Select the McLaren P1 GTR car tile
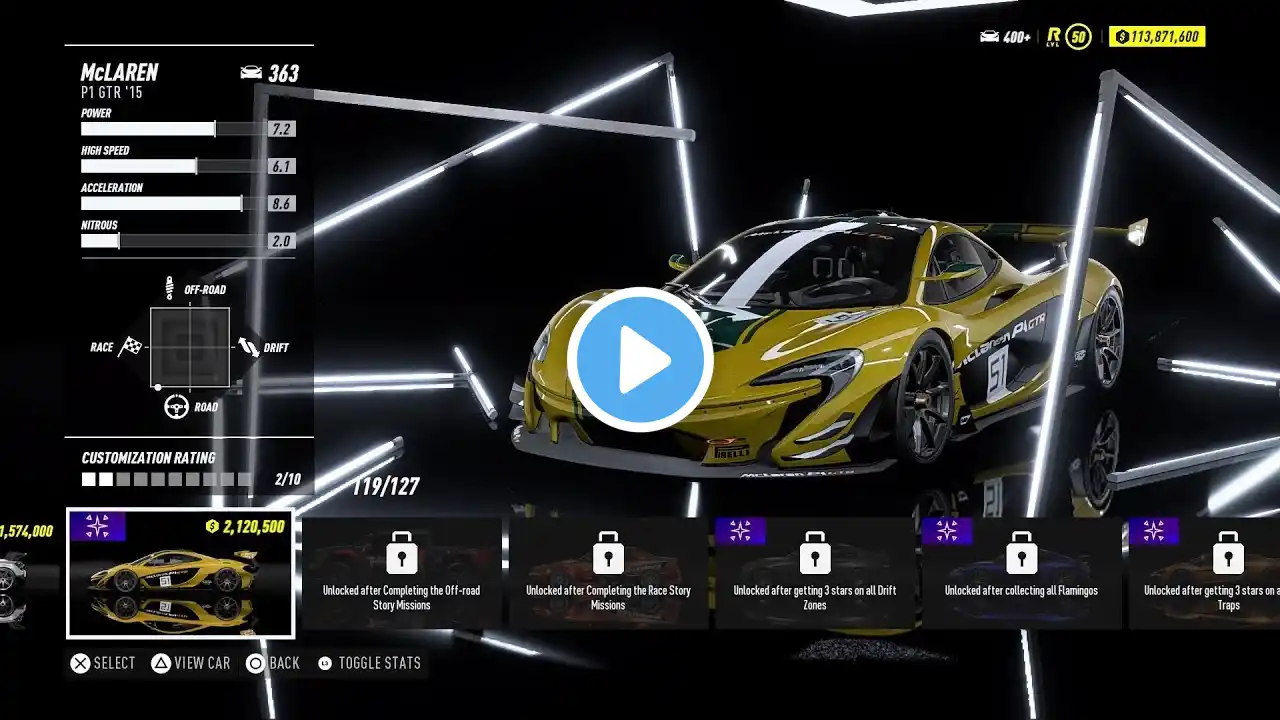 (x=180, y=573)
